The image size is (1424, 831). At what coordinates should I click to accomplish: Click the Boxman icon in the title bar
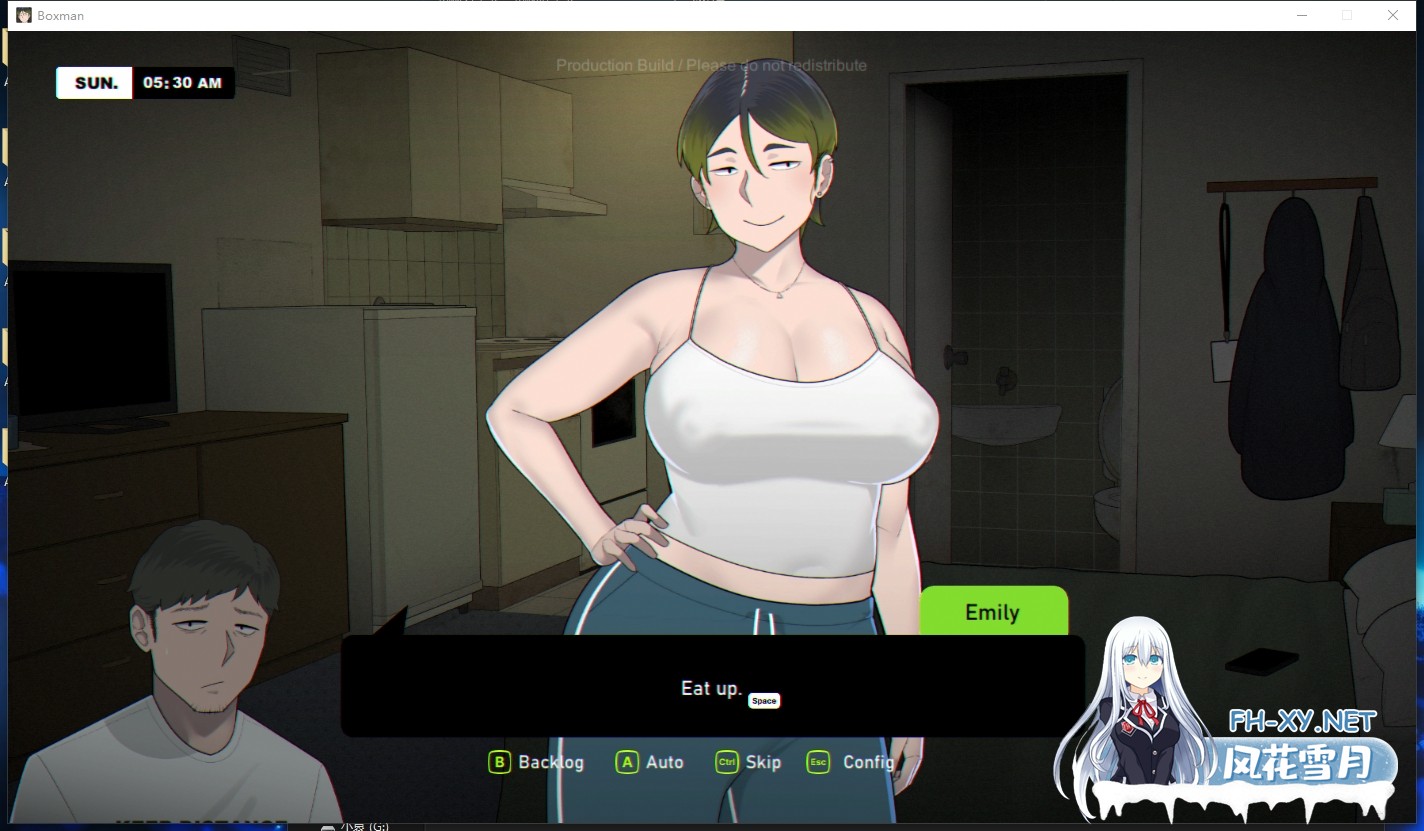23,15
